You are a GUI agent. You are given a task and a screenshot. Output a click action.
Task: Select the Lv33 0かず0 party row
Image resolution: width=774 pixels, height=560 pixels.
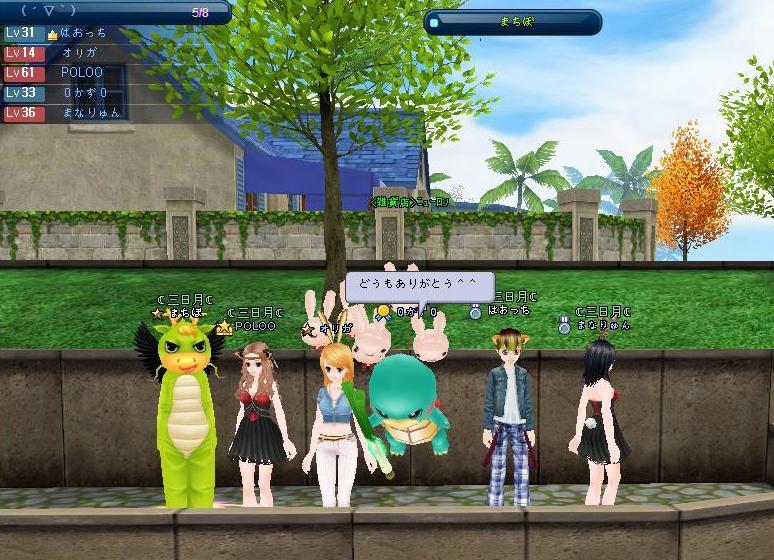click(x=70, y=93)
